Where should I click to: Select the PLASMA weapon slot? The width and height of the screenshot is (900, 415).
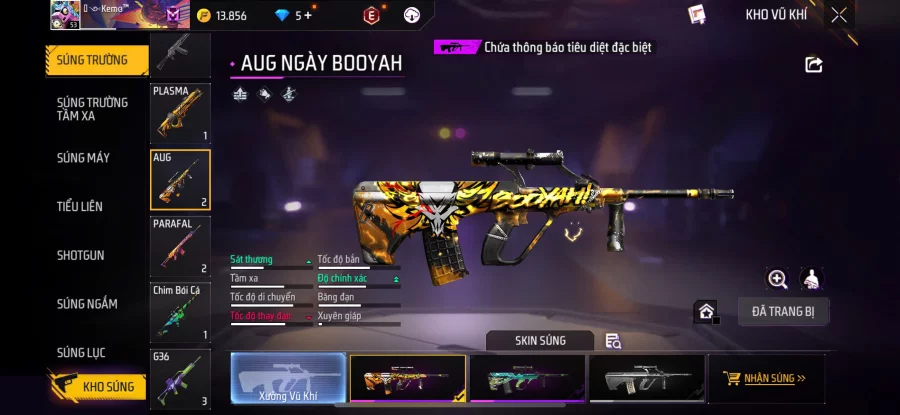(x=180, y=114)
